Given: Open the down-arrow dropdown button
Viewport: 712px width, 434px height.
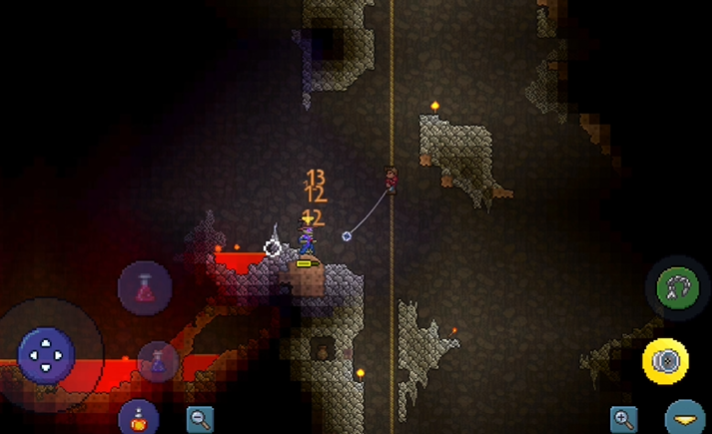Looking at the screenshot, I should [685, 418].
